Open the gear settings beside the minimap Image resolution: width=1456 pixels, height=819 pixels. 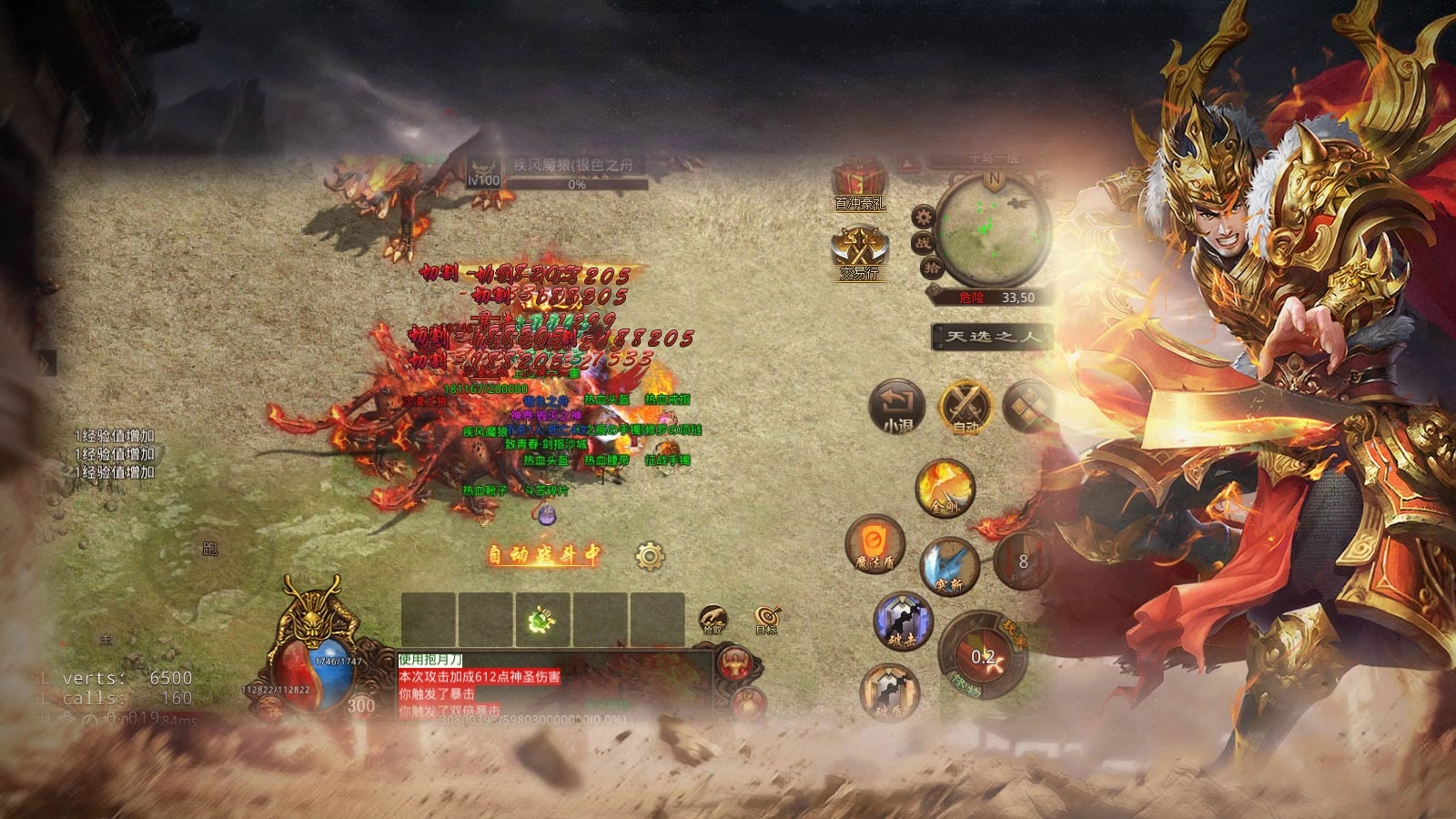coord(925,217)
